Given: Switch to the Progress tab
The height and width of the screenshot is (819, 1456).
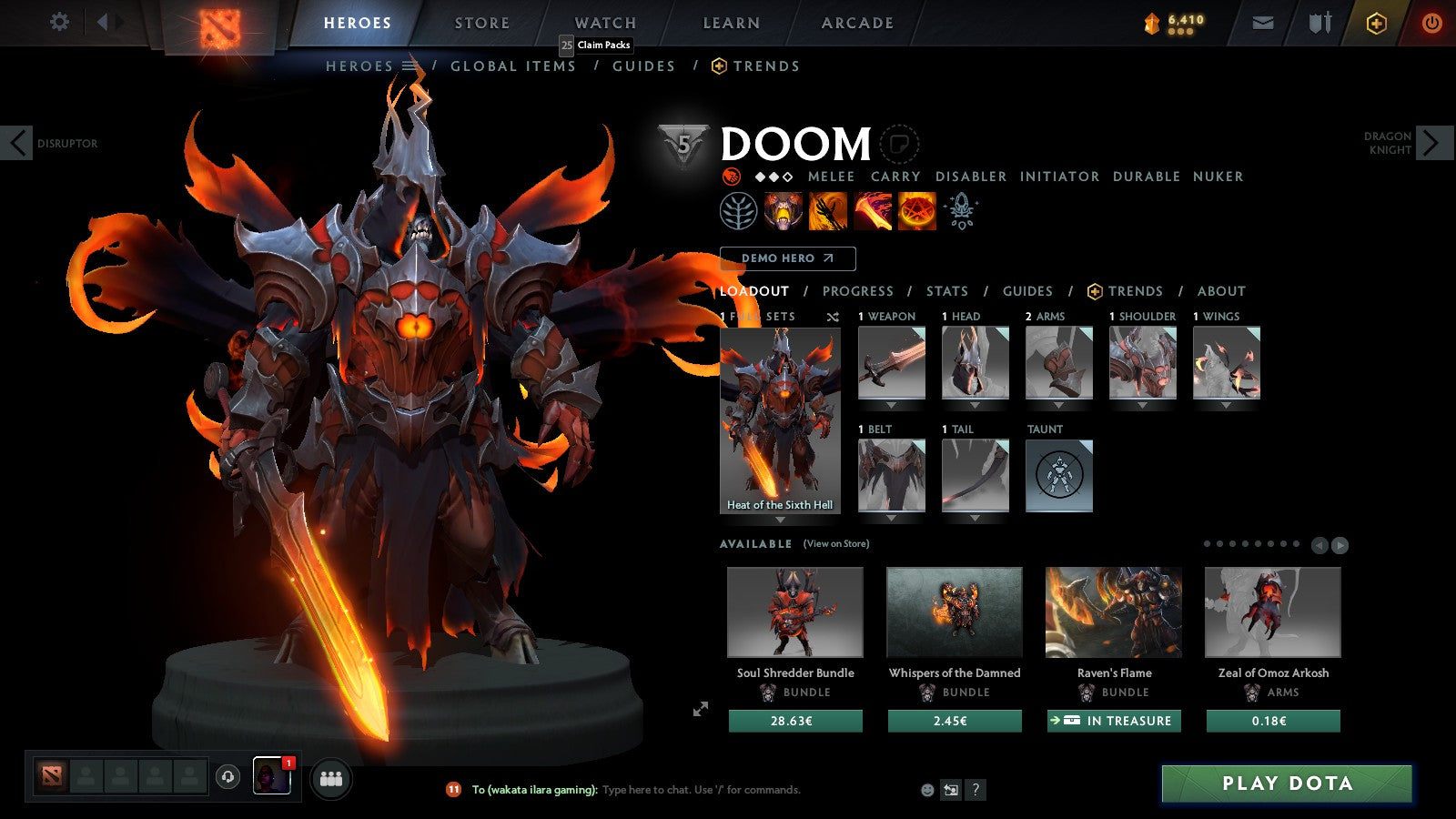Looking at the screenshot, I should pyautogui.click(x=857, y=291).
